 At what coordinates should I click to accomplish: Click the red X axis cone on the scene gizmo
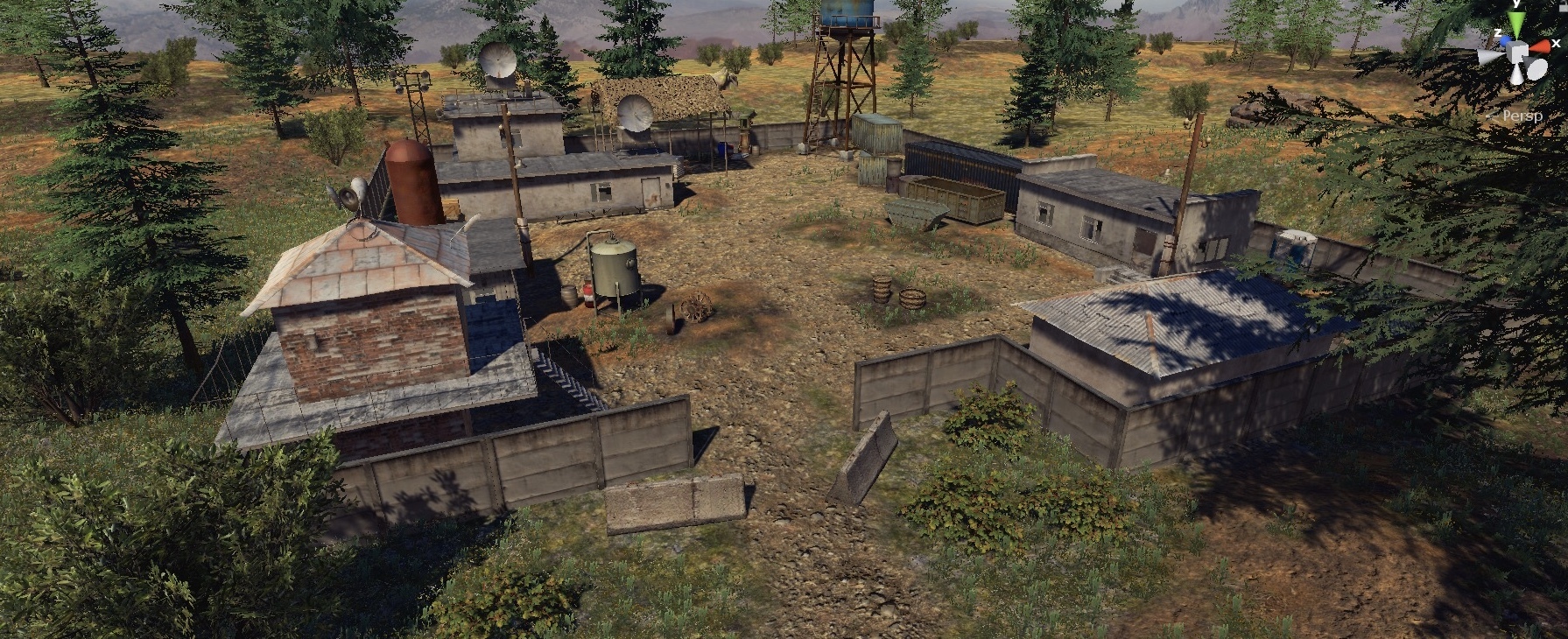click(x=1542, y=46)
